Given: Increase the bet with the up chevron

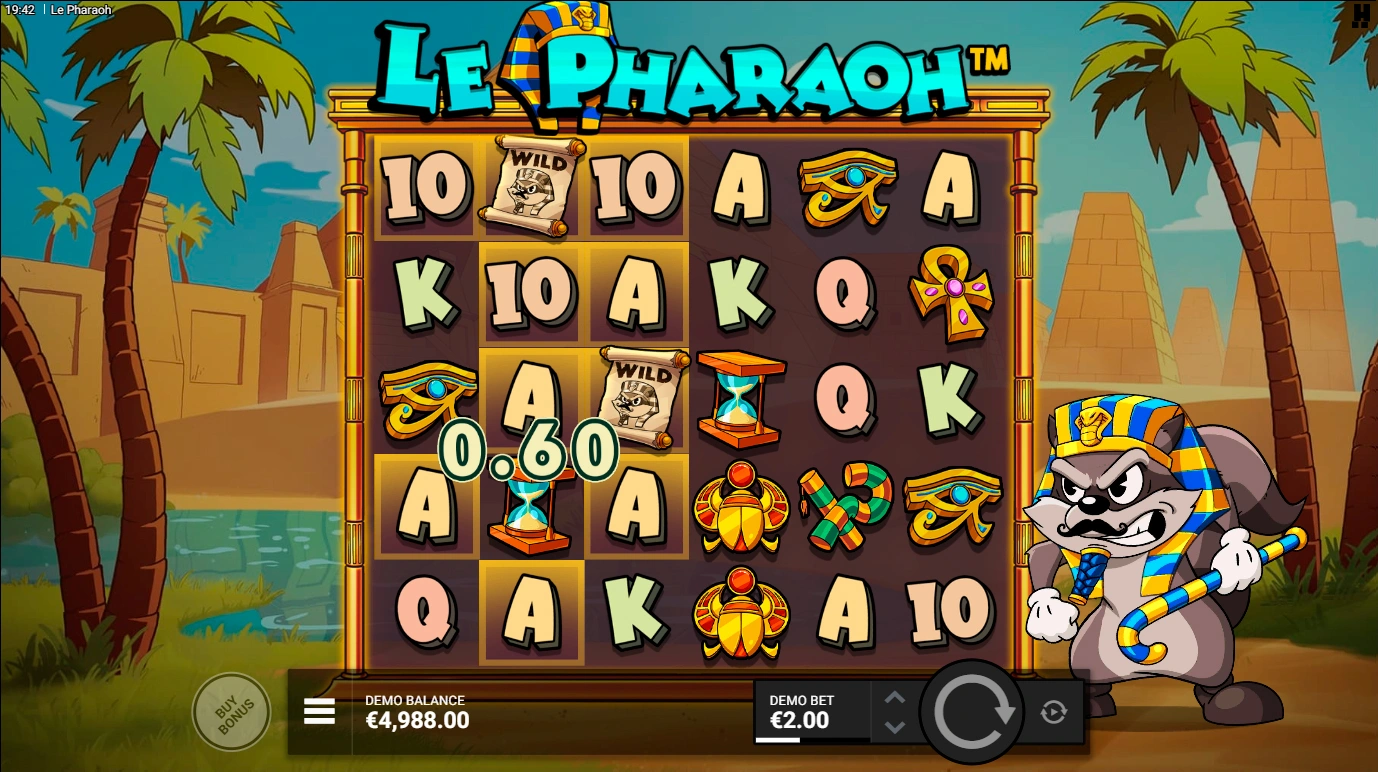Looking at the screenshot, I should [894, 695].
